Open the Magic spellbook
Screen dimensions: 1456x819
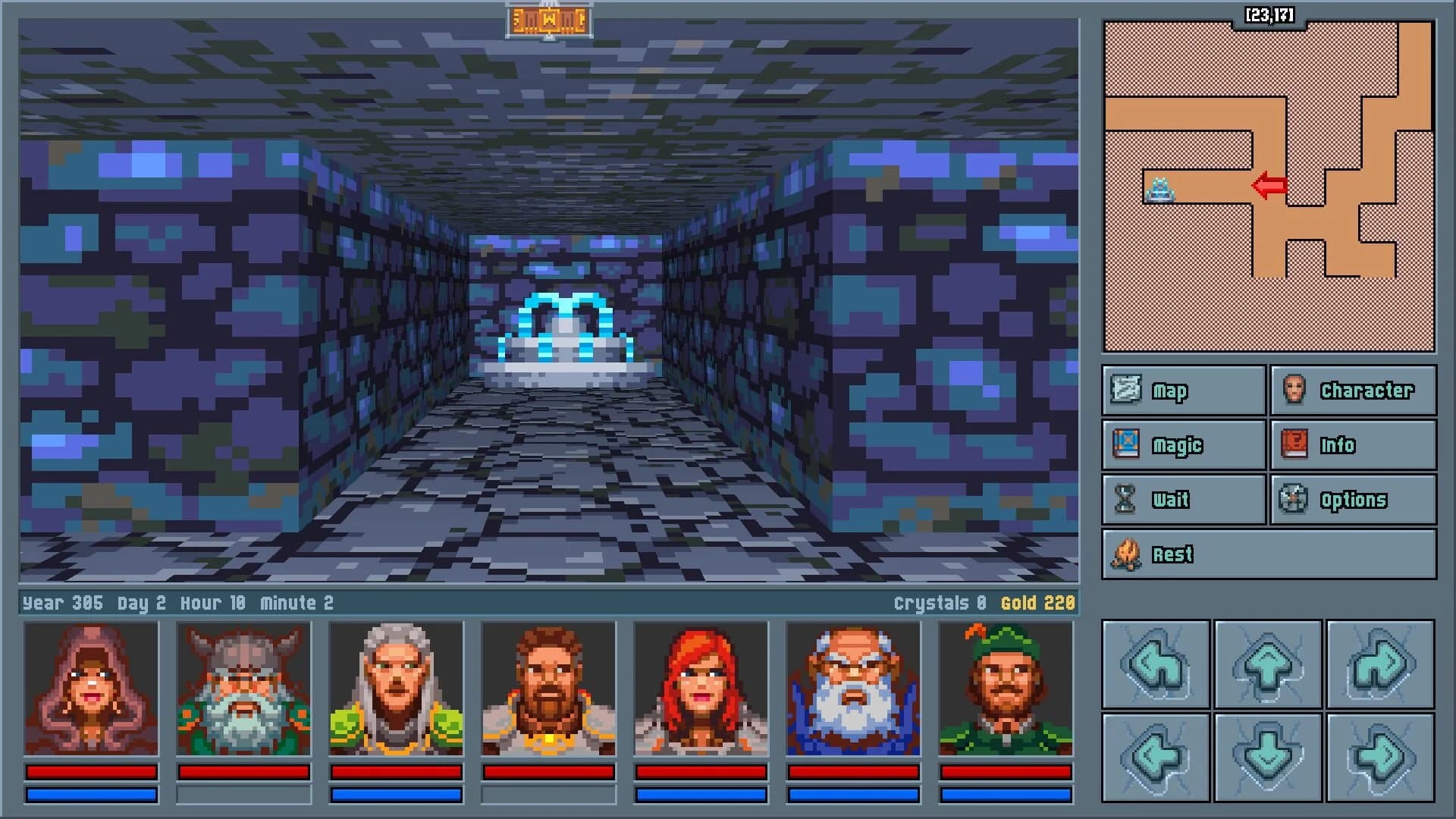coord(1181,445)
